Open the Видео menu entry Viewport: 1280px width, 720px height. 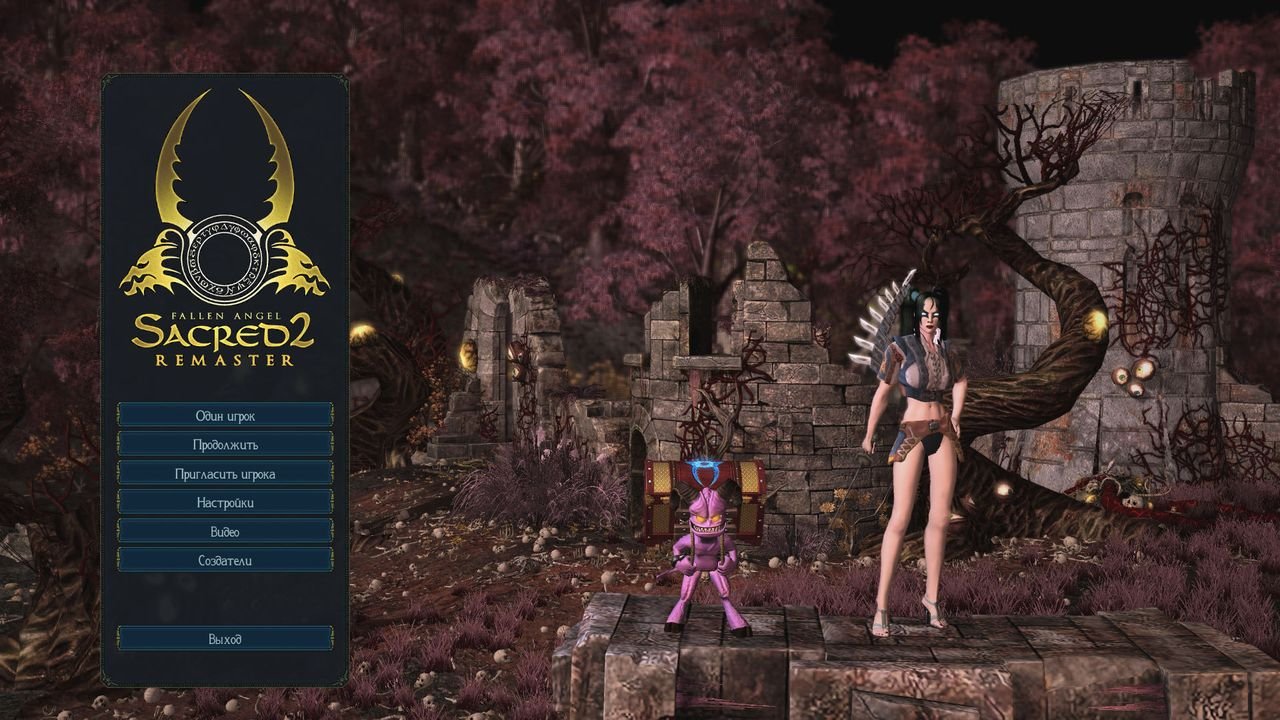(x=225, y=531)
